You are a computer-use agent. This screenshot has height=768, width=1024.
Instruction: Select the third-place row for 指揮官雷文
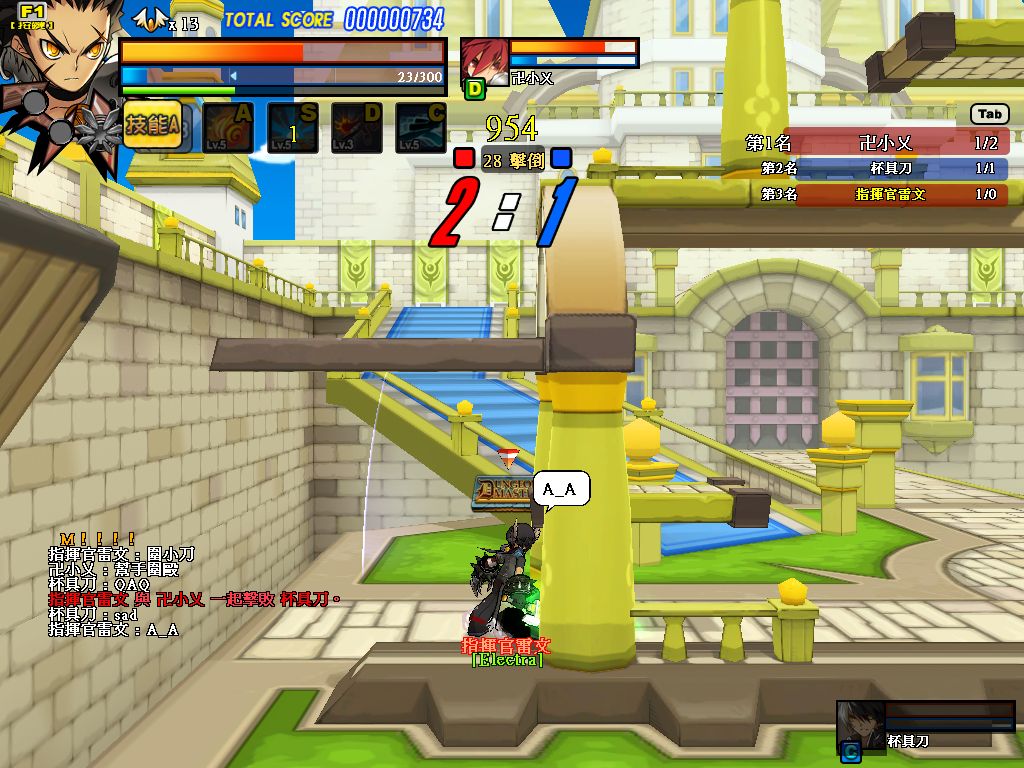[877, 194]
